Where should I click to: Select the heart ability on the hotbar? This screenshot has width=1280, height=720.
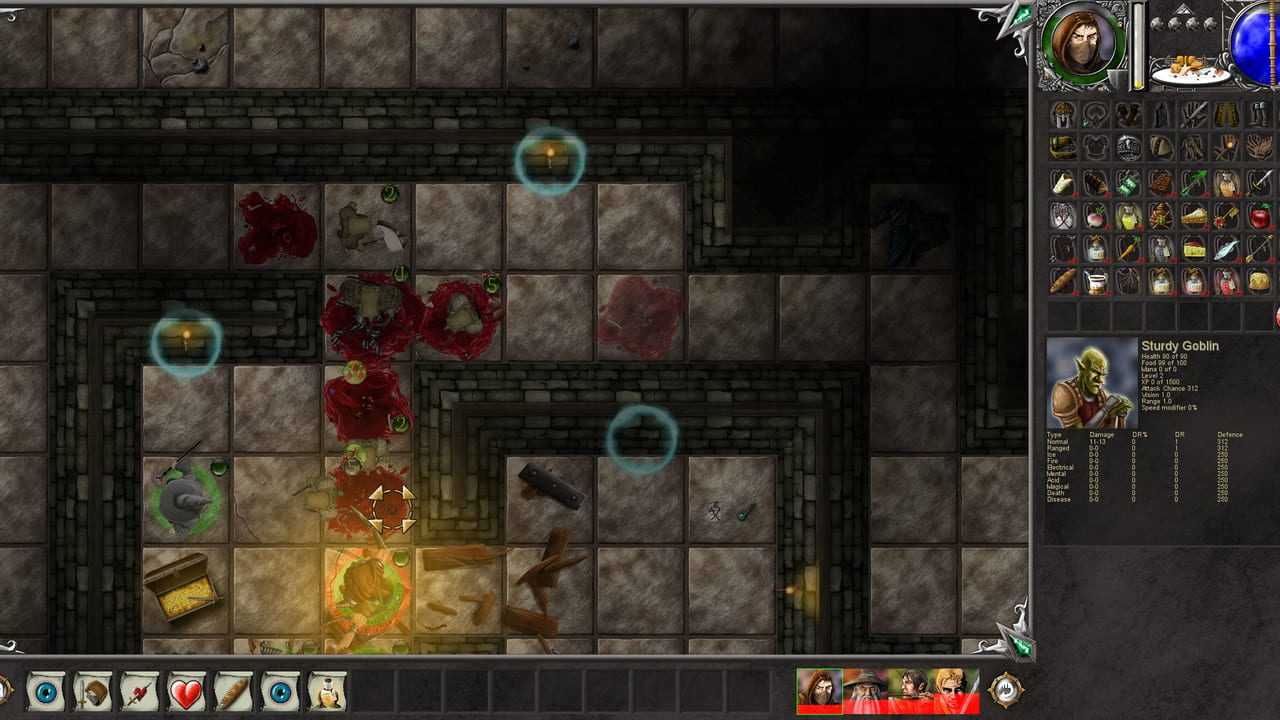pos(186,692)
